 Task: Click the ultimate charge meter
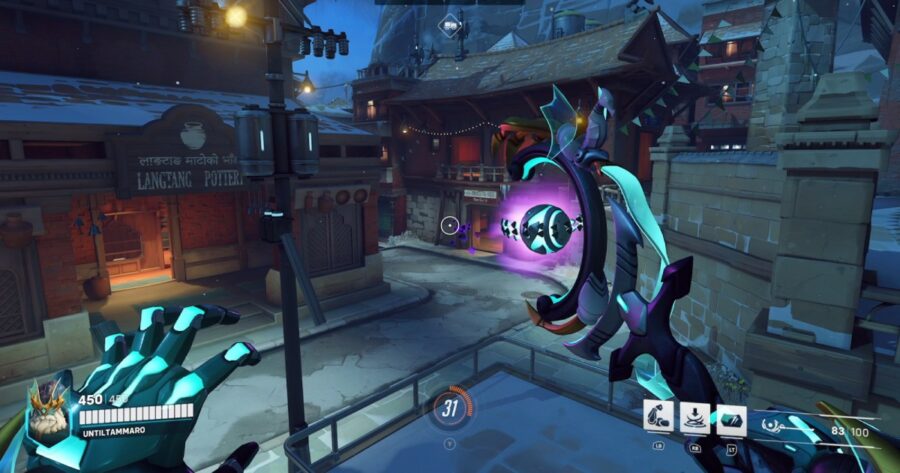450,406
